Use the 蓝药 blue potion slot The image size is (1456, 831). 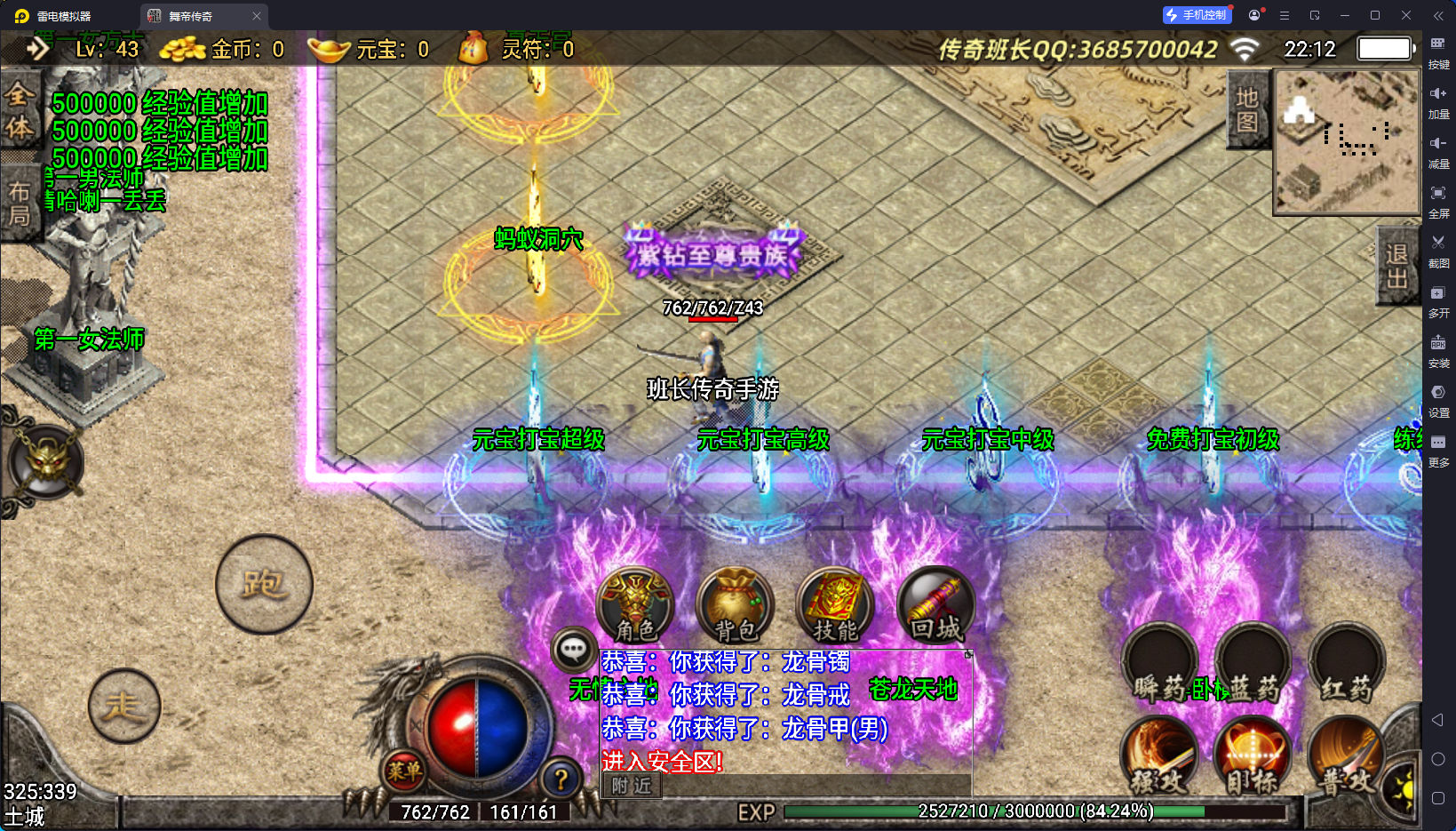pos(1253,665)
